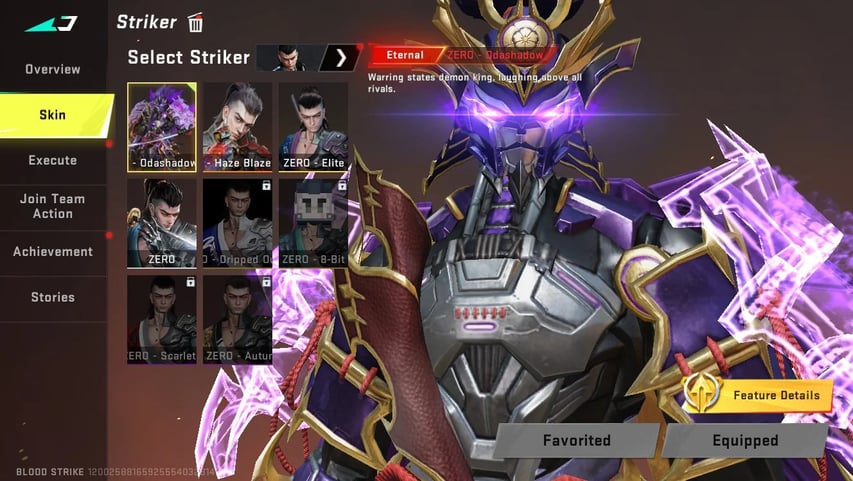The width and height of the screenshot is (853, 481).
Task: Show the Achievement tab
Action: (x=53, y=251)
